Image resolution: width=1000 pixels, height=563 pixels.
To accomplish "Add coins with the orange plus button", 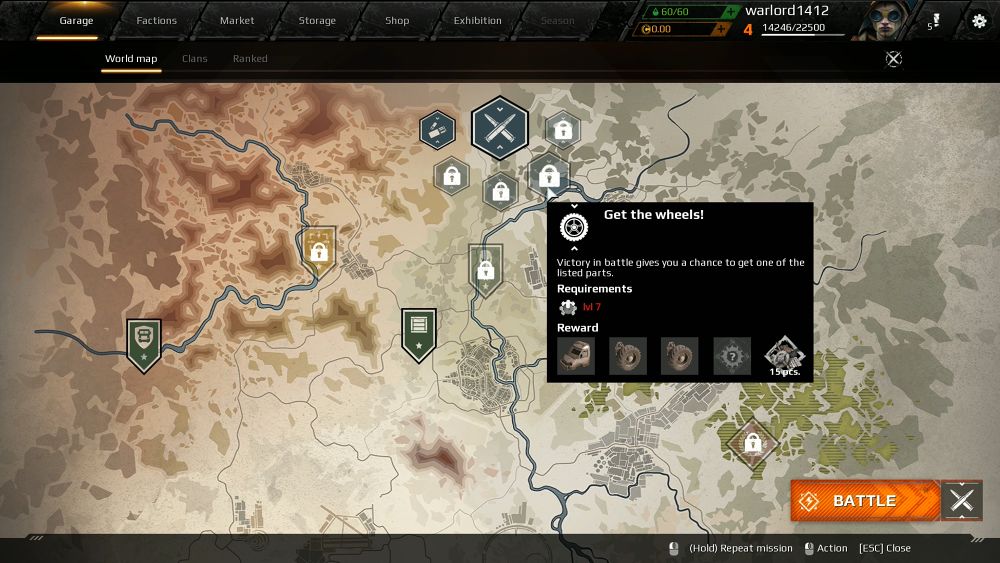I will tap(719, 30).
